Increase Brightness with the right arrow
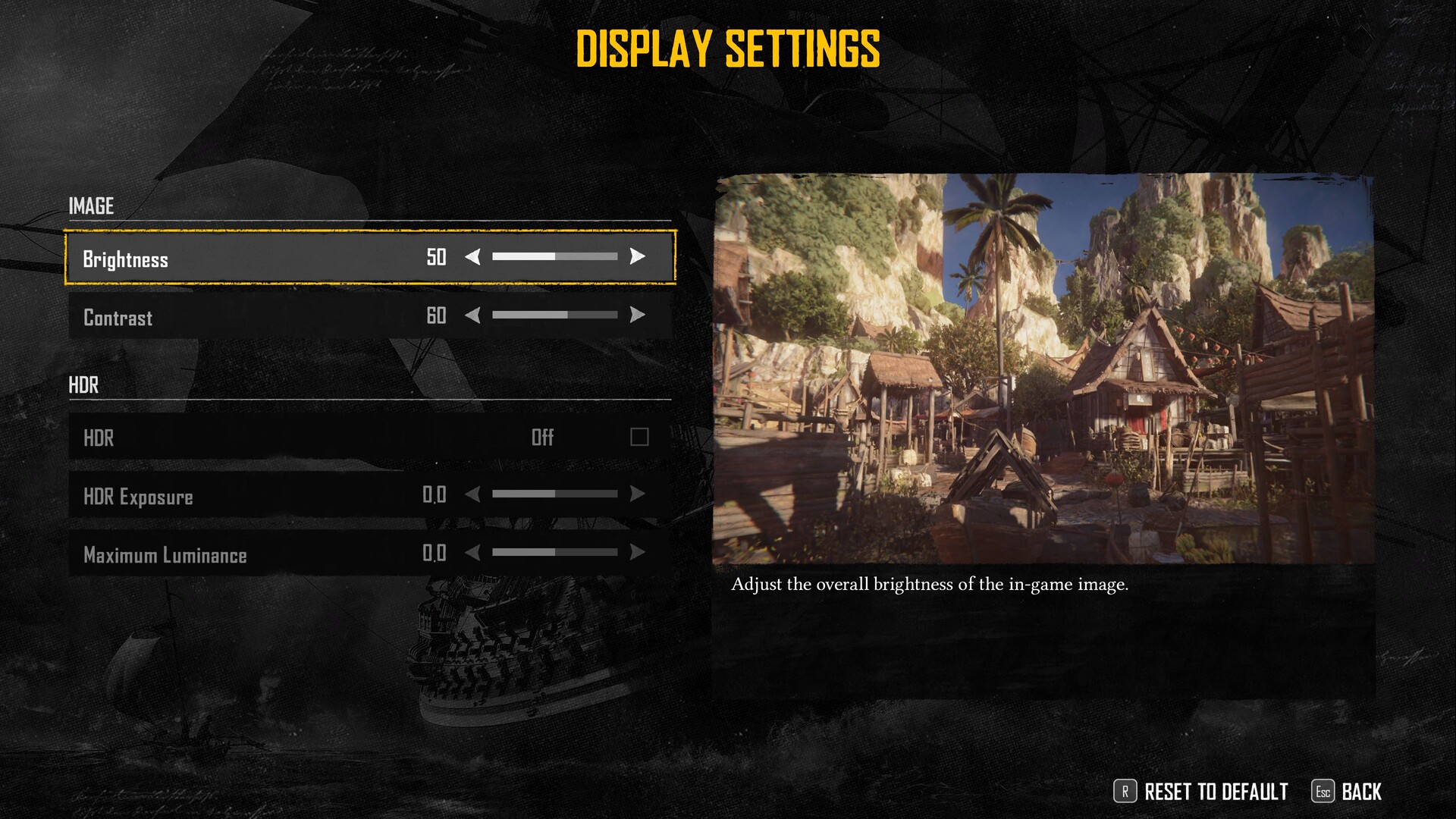Viewport: 1456px width, 819px height. (x=638, y=257)
